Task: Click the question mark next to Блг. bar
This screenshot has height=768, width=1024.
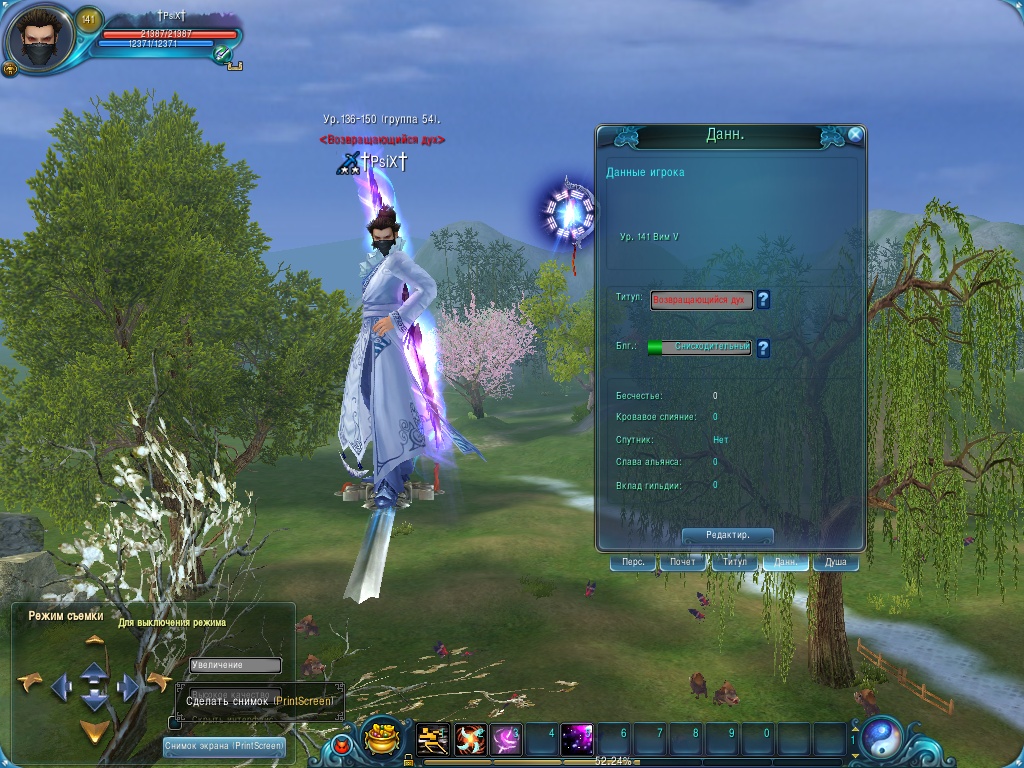Action: coord(763,348)
